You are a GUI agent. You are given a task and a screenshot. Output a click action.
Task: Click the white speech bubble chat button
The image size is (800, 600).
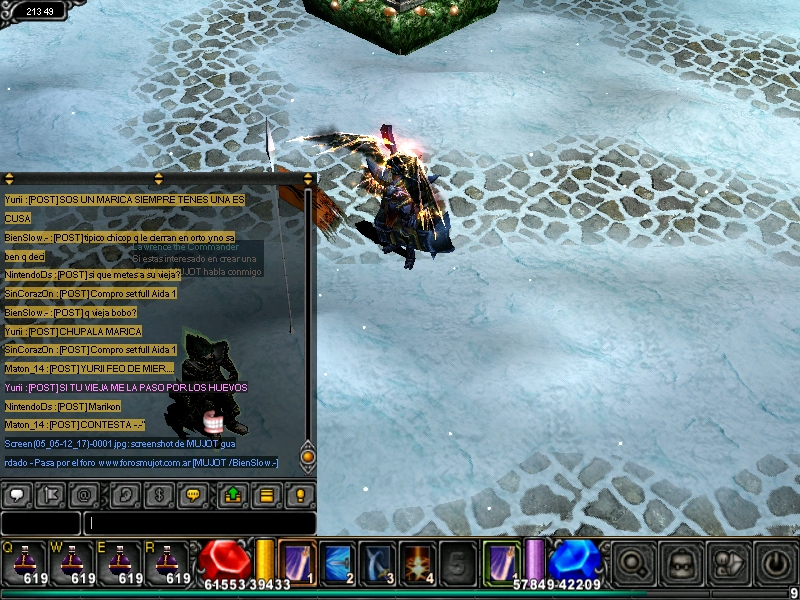point(17,495)
